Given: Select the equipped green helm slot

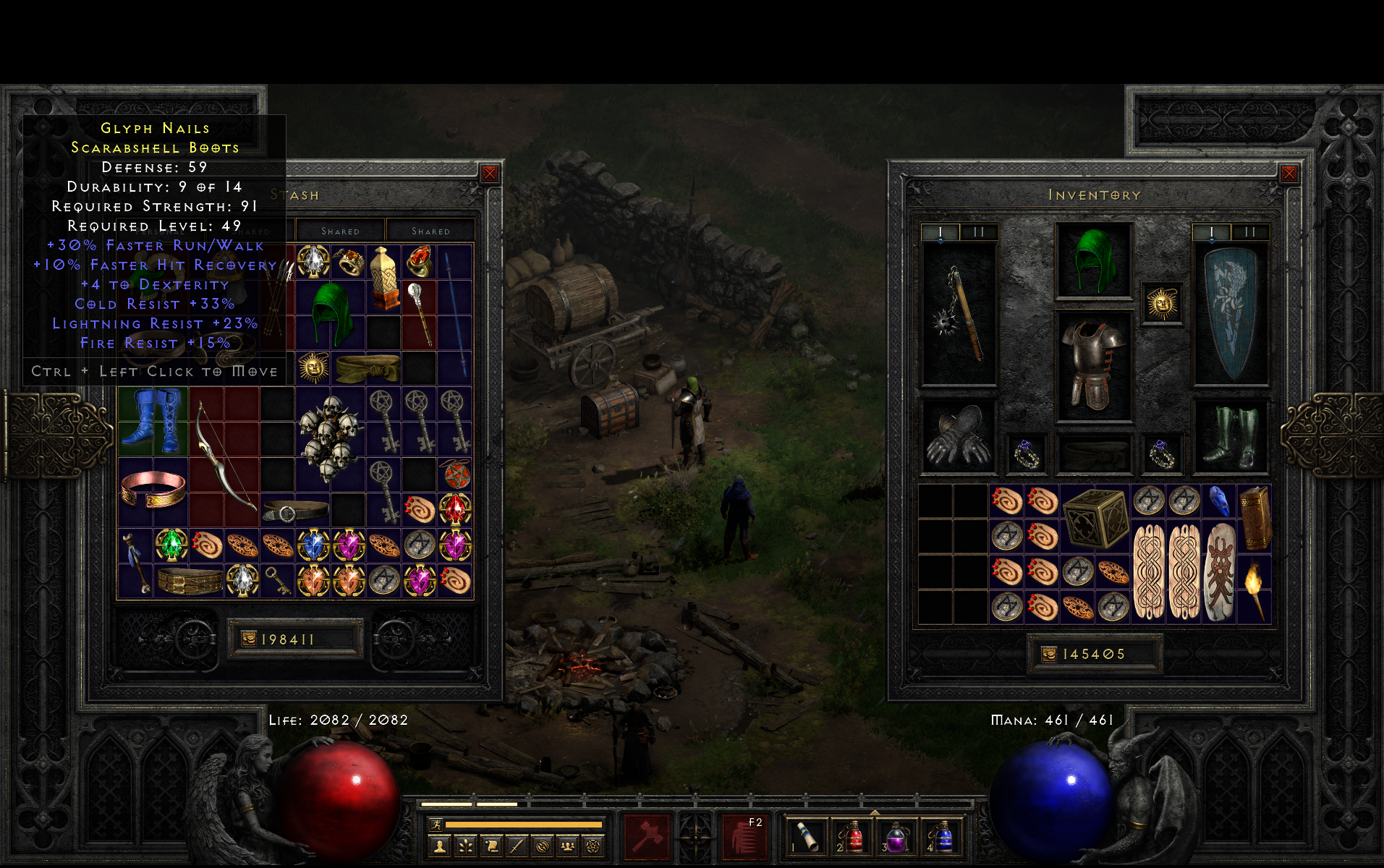Looking at the screenshot, I should click(x=1093, y=261).
